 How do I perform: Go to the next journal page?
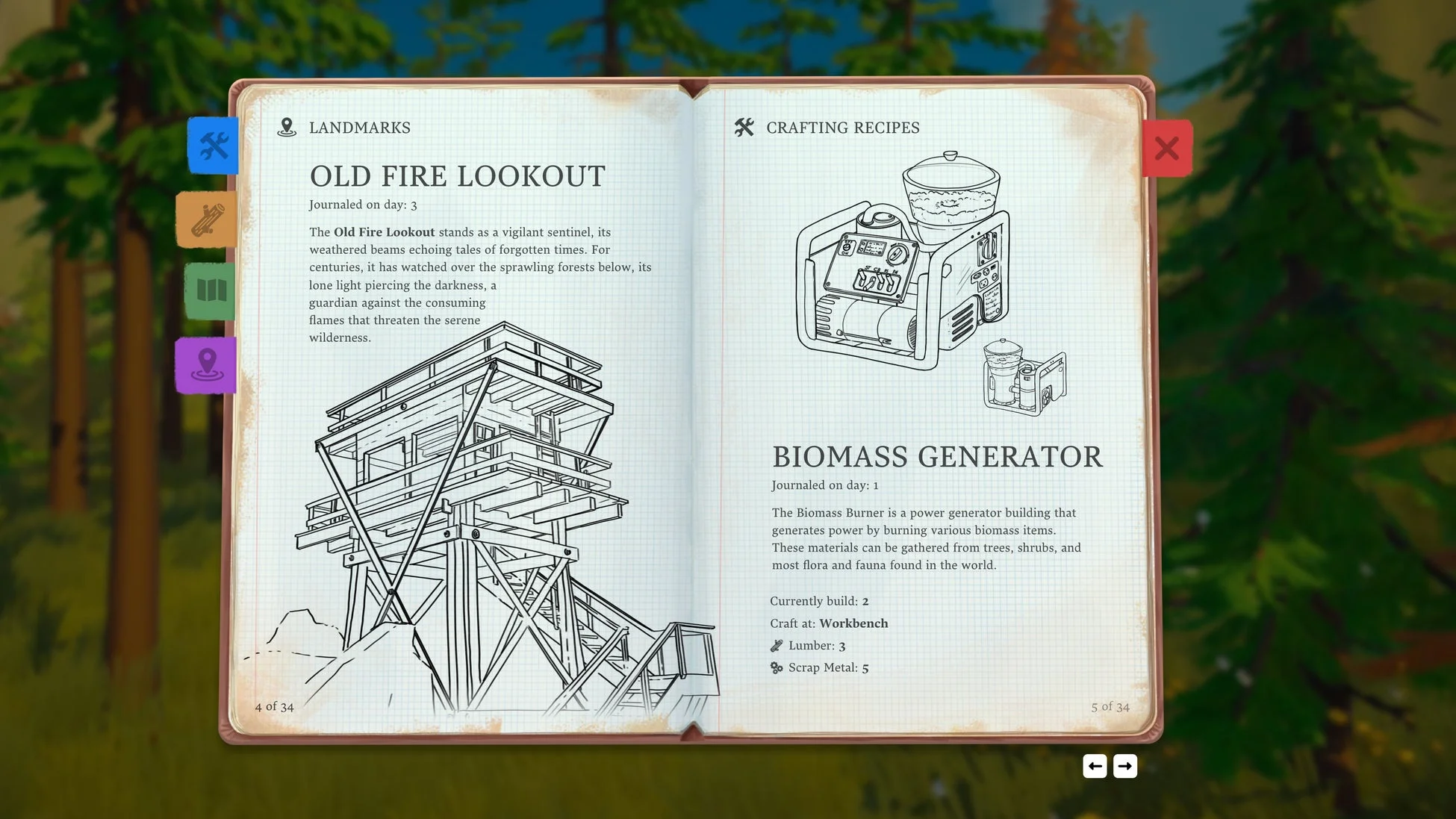coord(1125,766)
